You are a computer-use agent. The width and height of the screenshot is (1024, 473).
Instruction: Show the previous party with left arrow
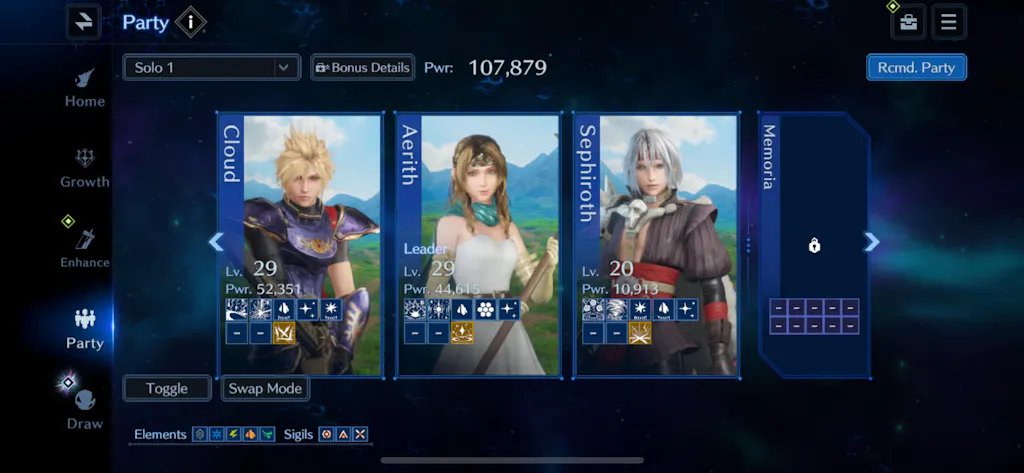[215, 242]
